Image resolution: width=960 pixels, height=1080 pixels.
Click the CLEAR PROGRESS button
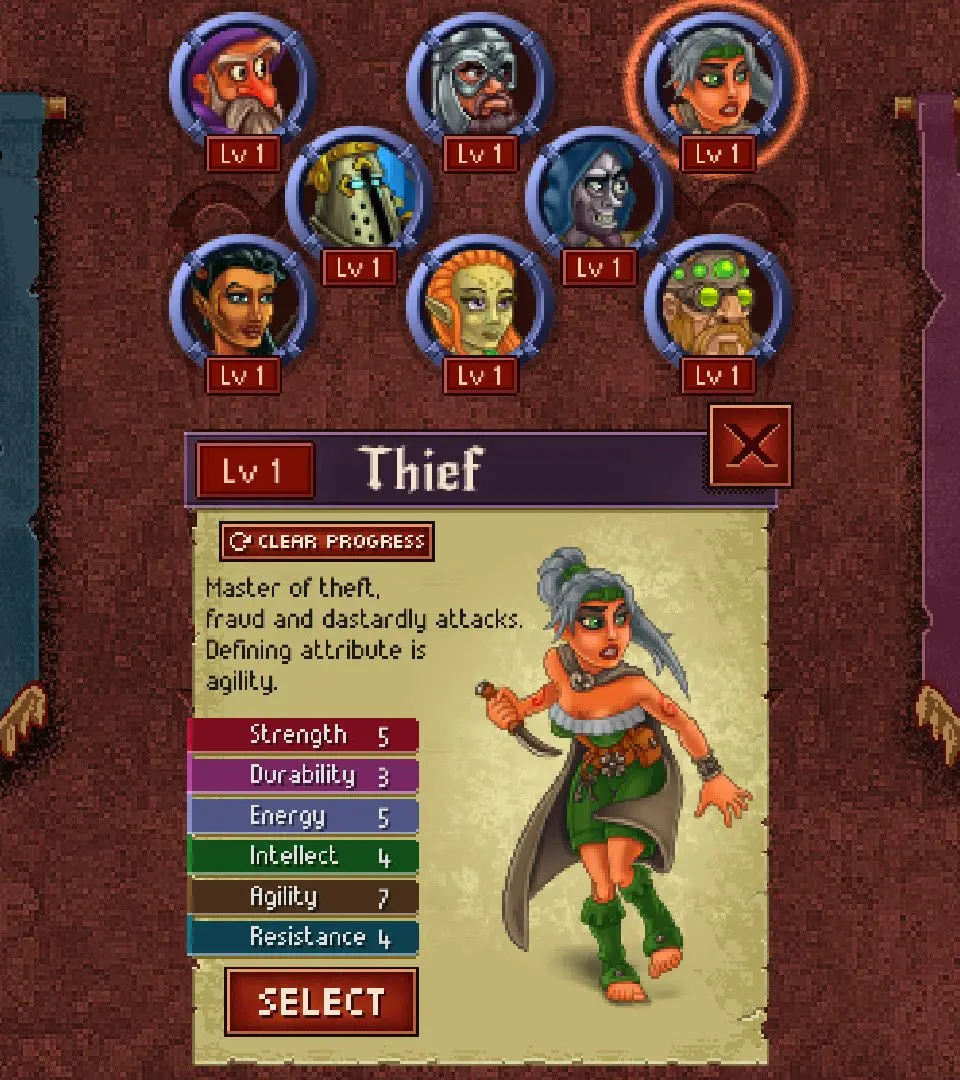[x=327, y=542]
